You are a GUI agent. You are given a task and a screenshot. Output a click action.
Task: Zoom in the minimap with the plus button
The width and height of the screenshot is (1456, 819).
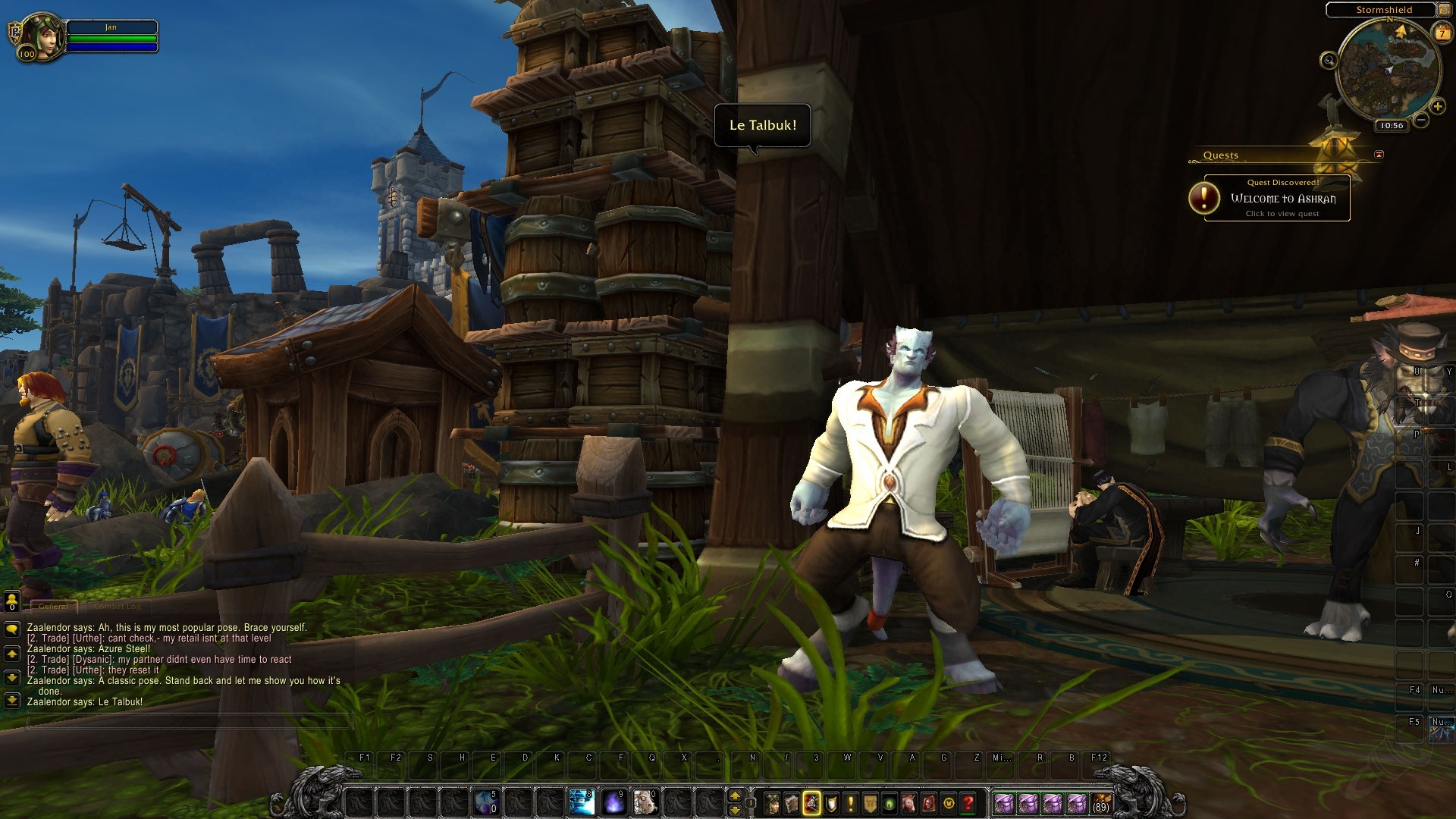1438,107
